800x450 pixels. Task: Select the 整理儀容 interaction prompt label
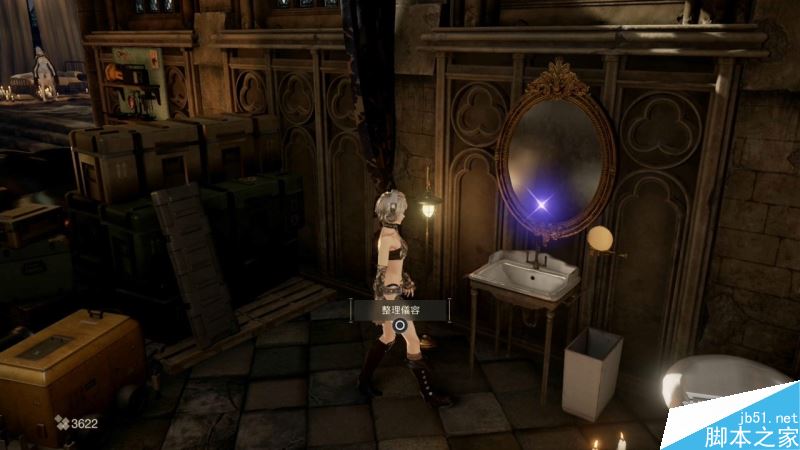tap(400, 310)
